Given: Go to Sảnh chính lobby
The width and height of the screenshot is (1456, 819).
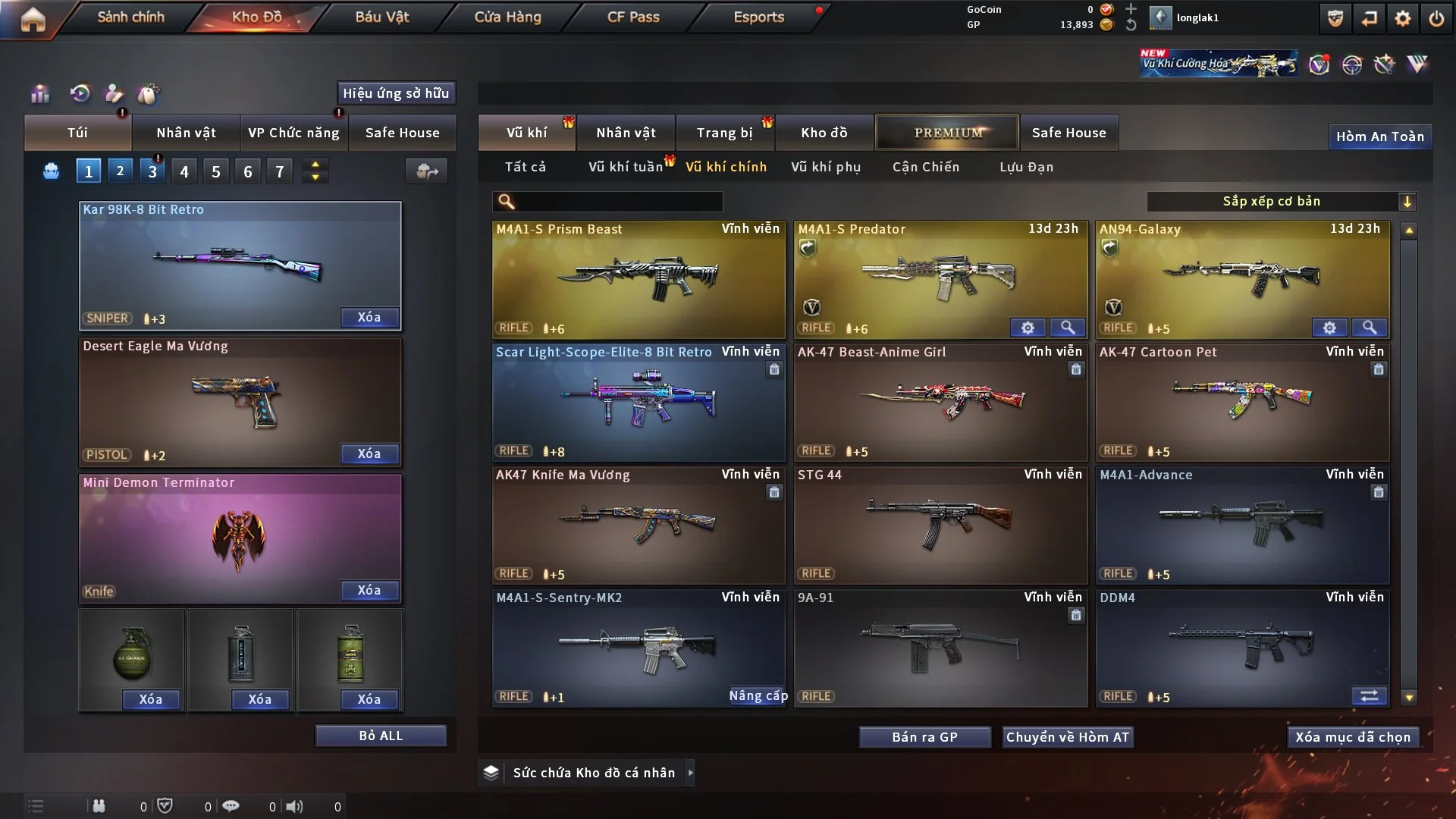Looking at the screenshot, I should pyautogui.click(x=130, y=17).
